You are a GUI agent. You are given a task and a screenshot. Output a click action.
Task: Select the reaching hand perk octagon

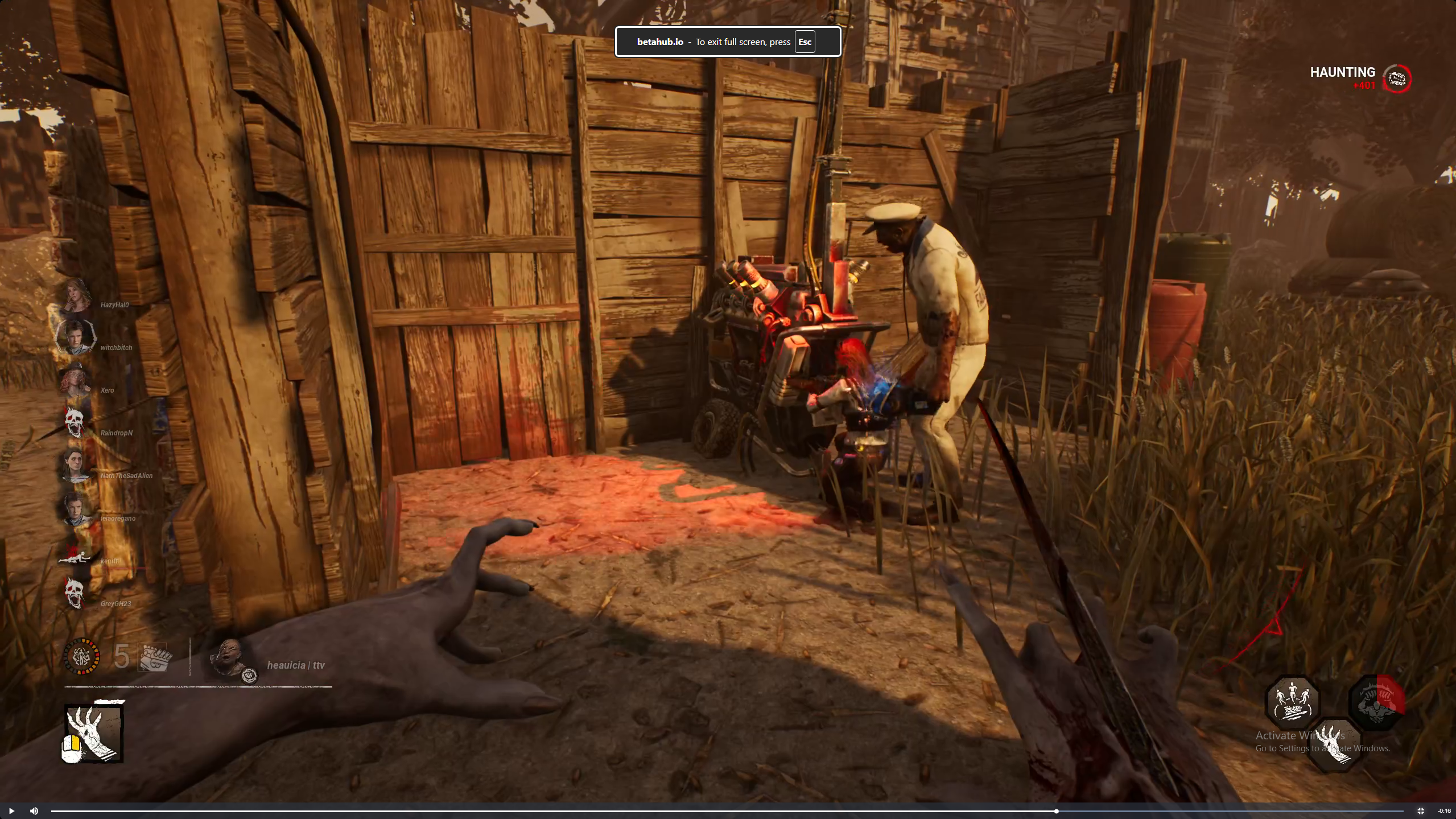[1334, 744]
